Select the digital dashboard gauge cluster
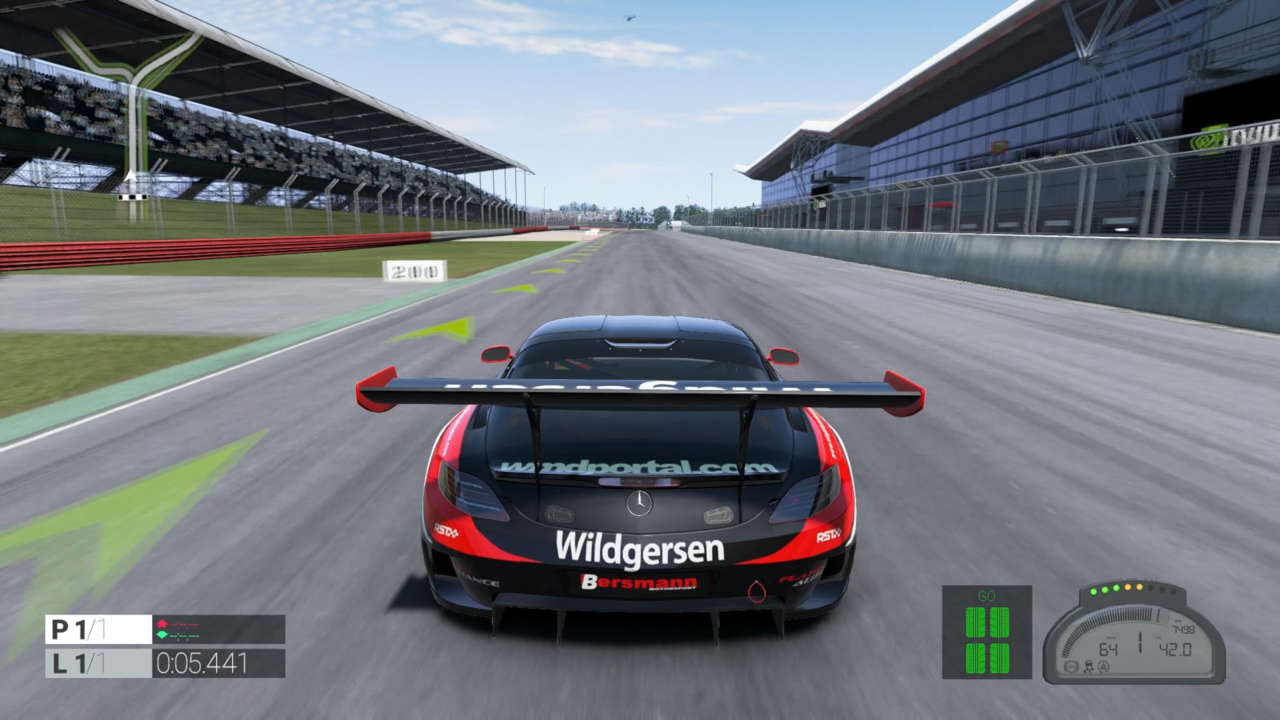1280x720 pixels. pyautogui.click(x=1134, y=640)
